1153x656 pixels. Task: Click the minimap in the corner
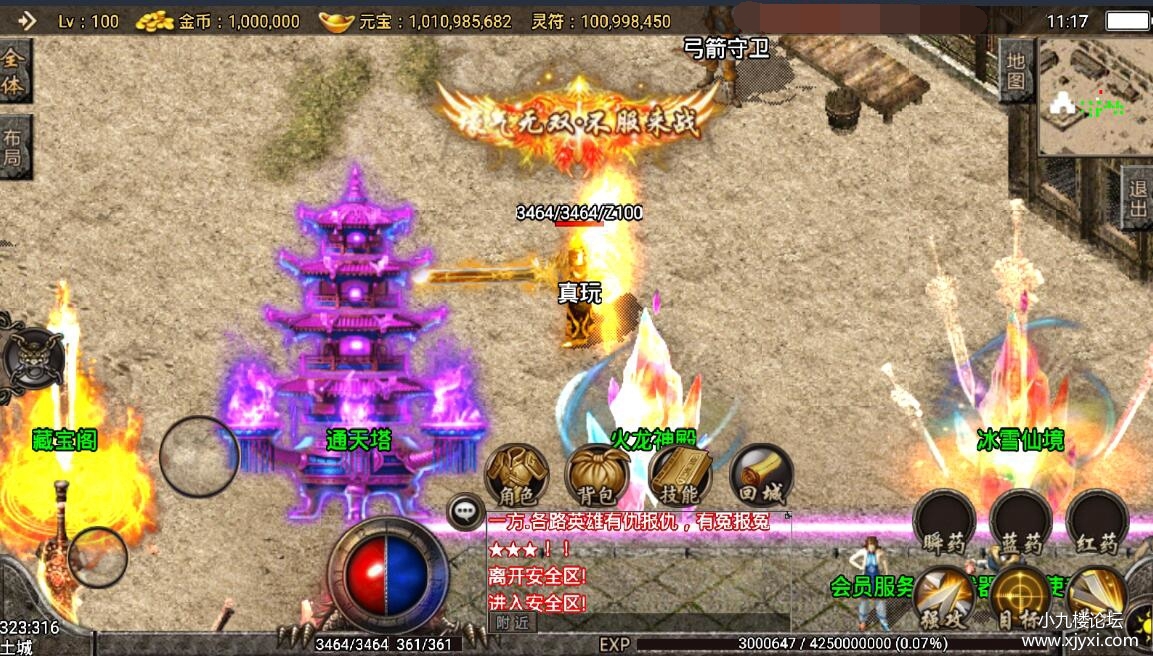1095,97
